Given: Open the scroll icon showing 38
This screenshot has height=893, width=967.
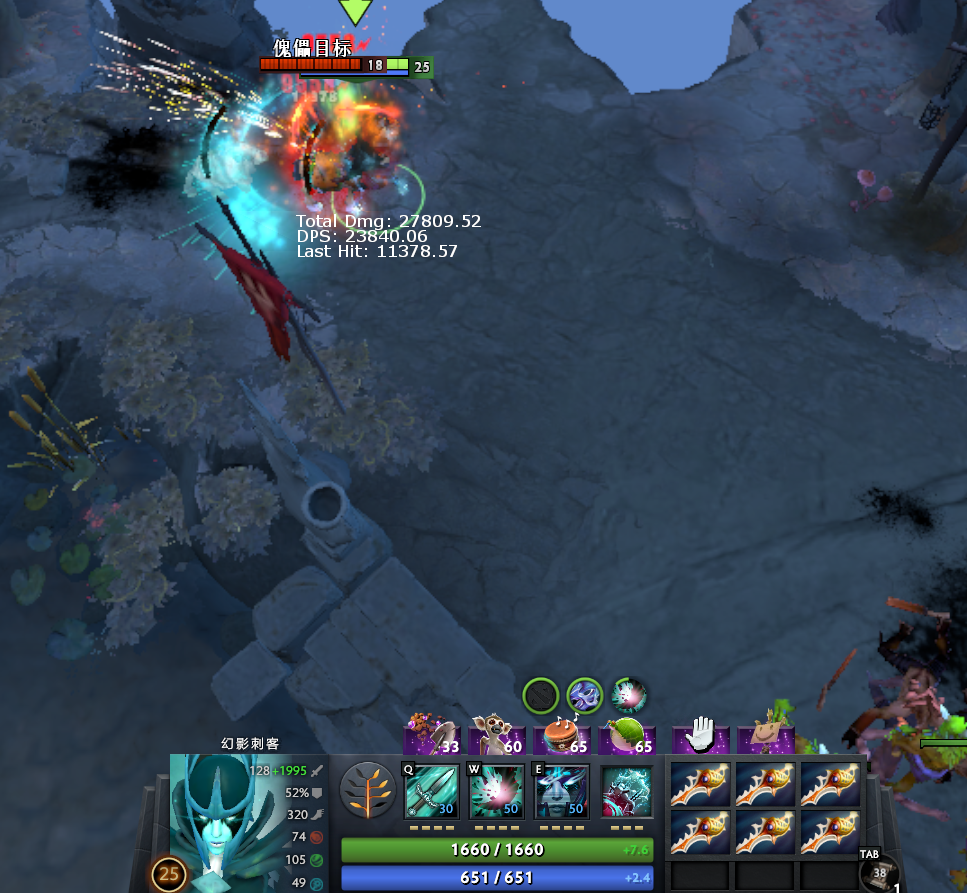Looking at the screenshot, I should [x=878, y=873].
